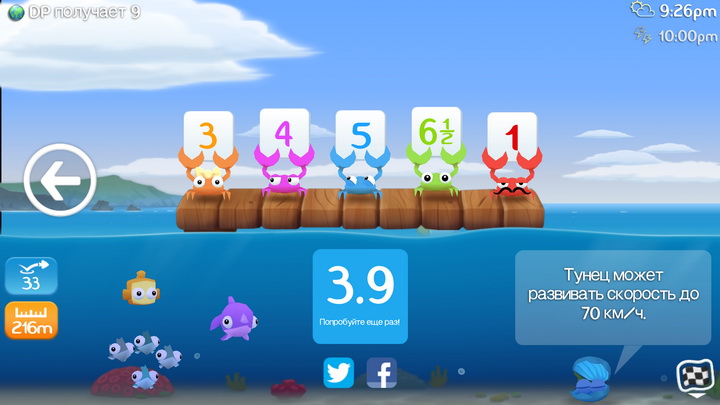720x405 pixels.
Task: Open the checkered flag button
Action: [x=694, y=377]
